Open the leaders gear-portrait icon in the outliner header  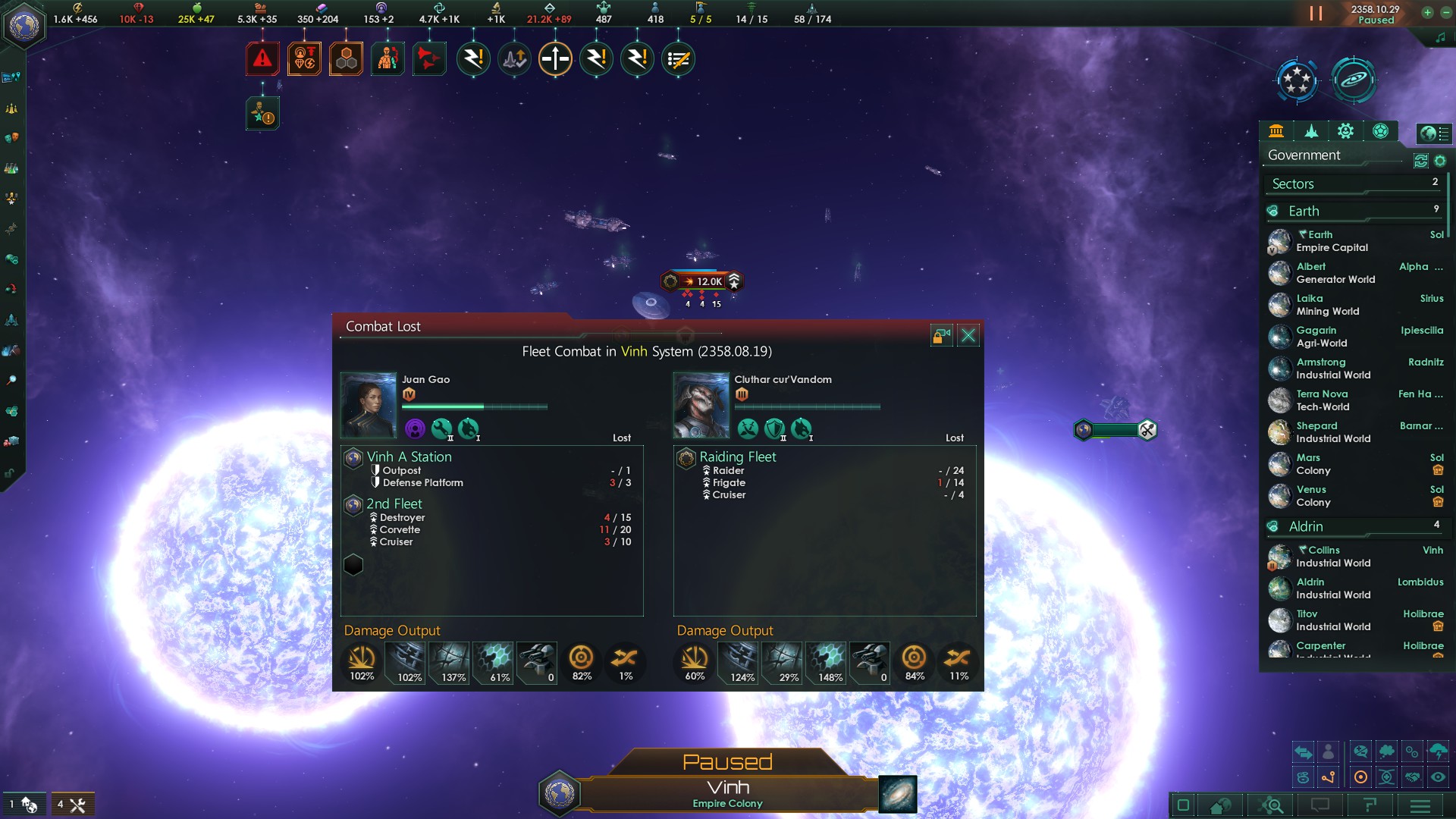(1346, 131)
